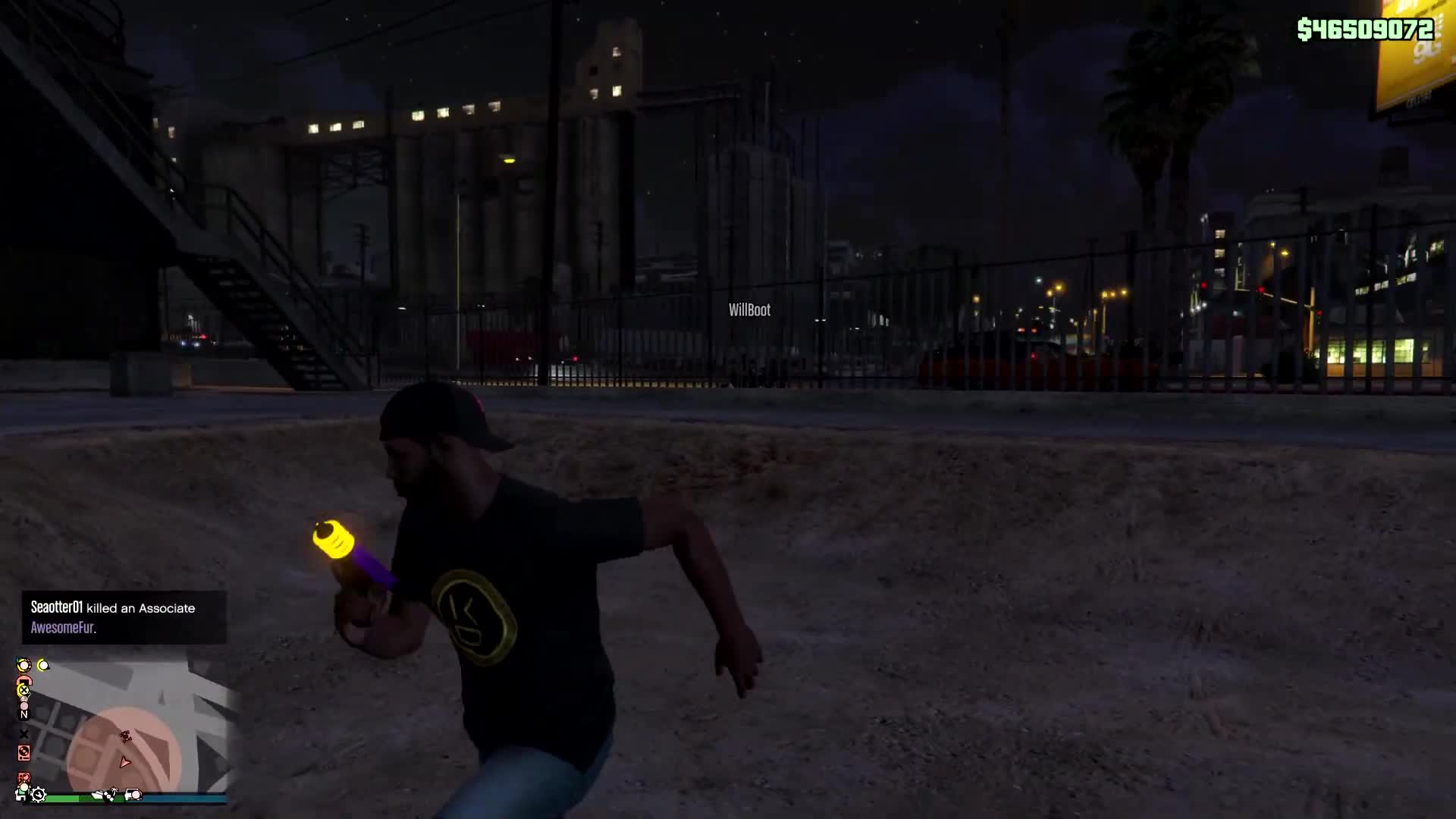This screenshot has width=1456, height=819.
Task: Click the gear cog icon beside the health bar
Action: [39, 796]
